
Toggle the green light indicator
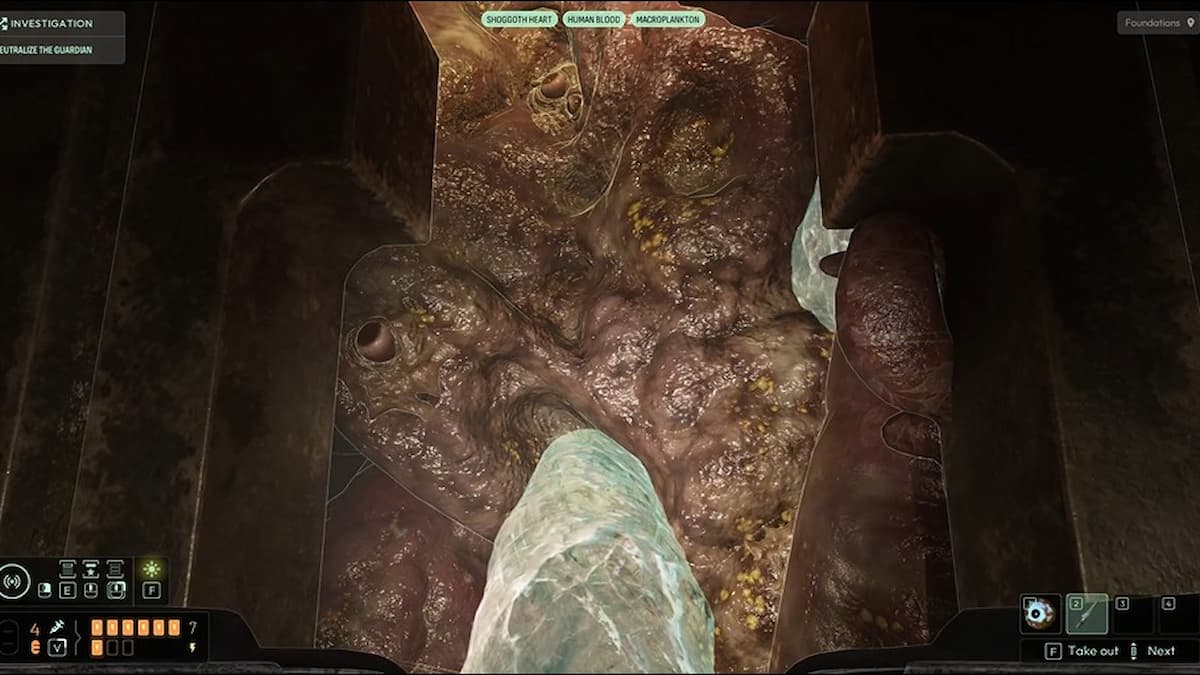151,570
